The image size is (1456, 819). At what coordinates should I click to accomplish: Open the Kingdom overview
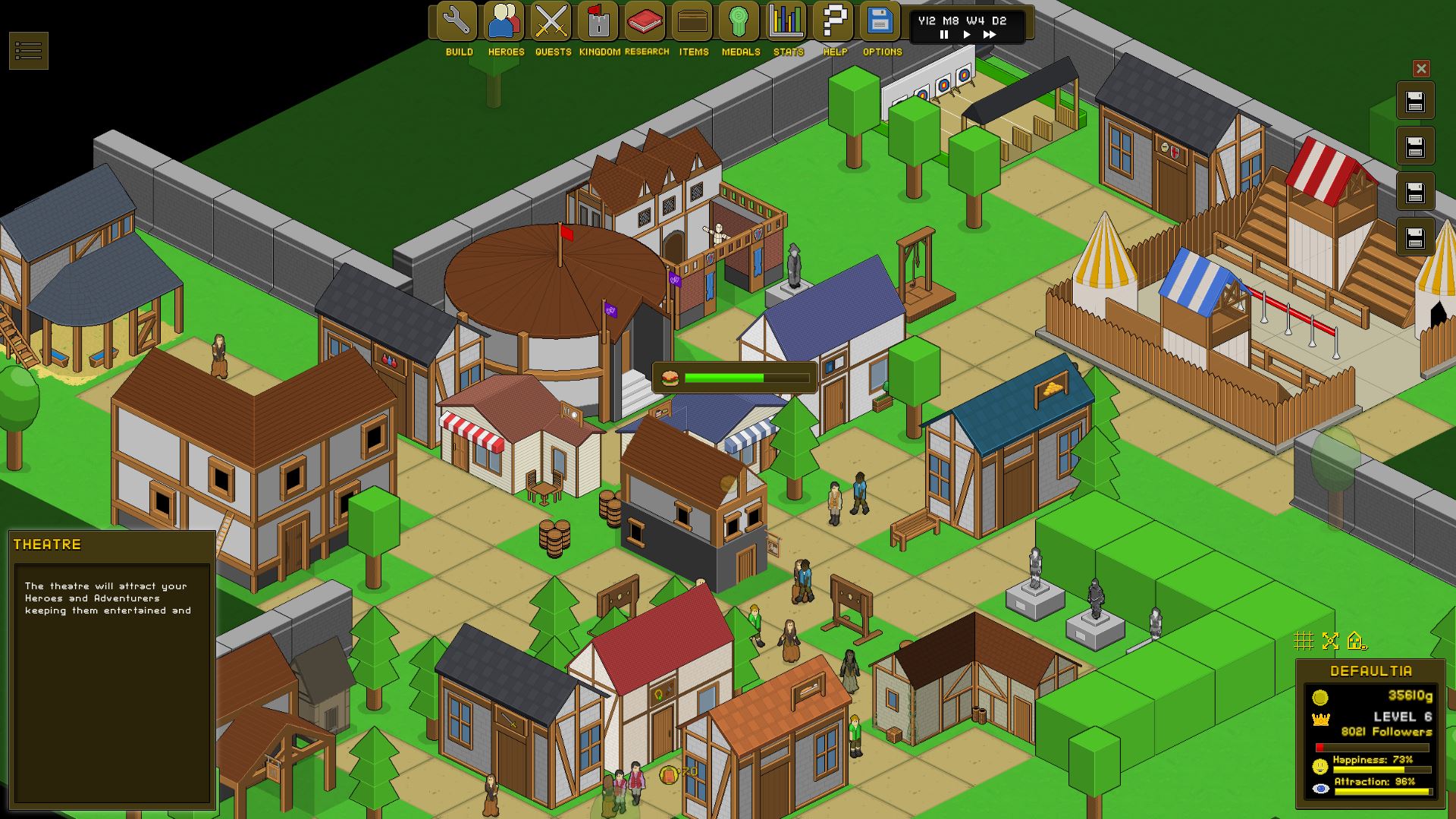[599, 22]
